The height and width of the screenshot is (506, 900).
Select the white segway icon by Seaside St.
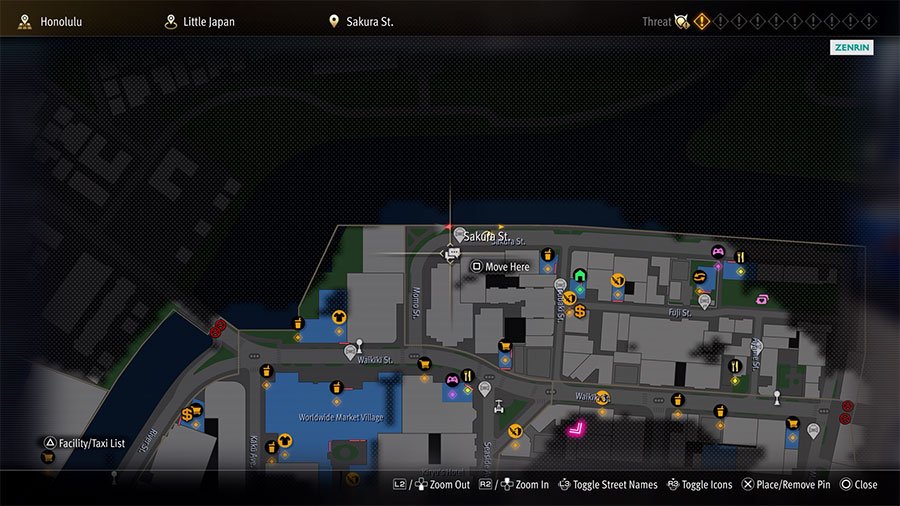click(x=497, y=406)
